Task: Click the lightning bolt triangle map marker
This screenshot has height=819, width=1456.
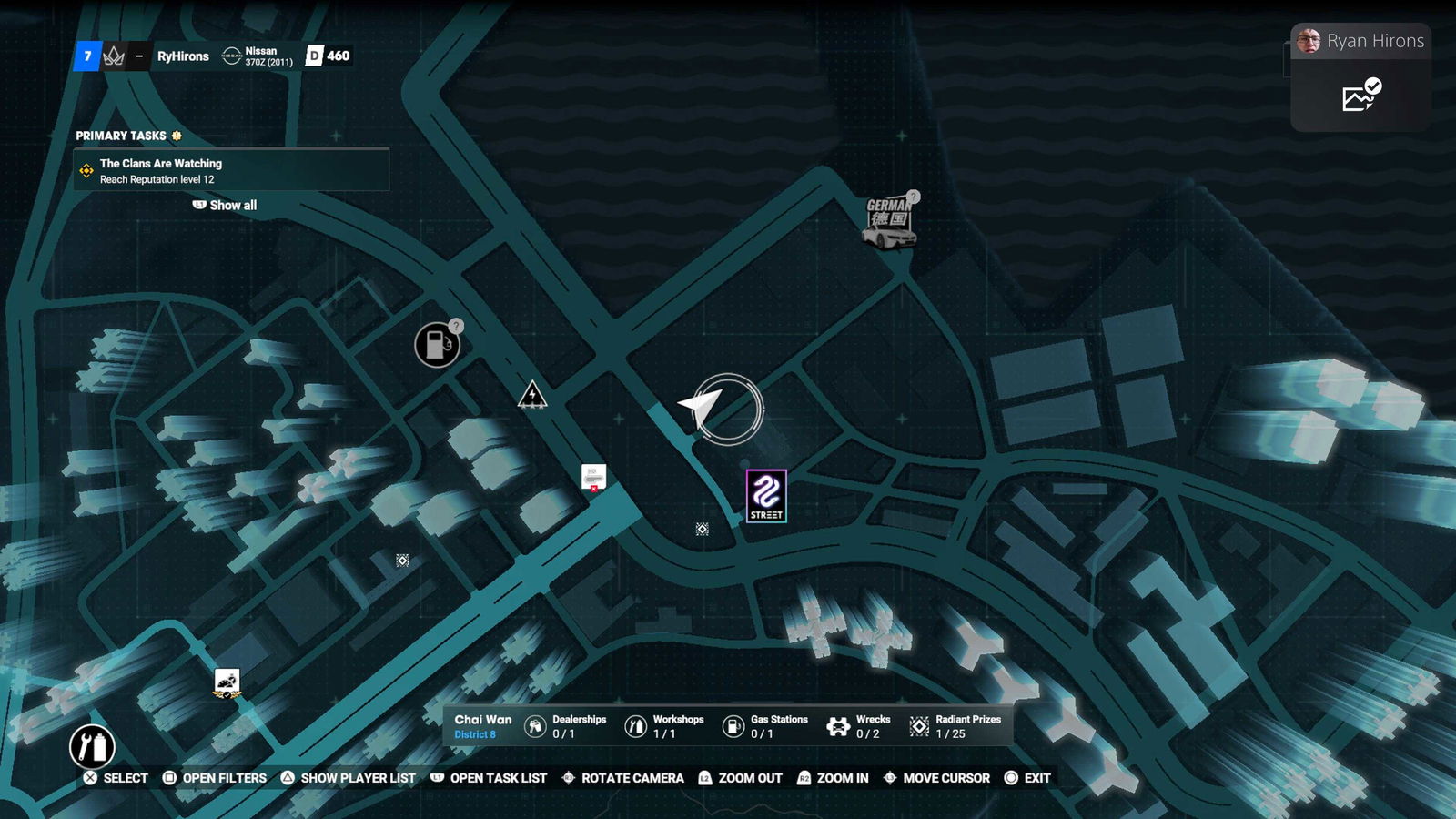Action: (x=532, y=395)
